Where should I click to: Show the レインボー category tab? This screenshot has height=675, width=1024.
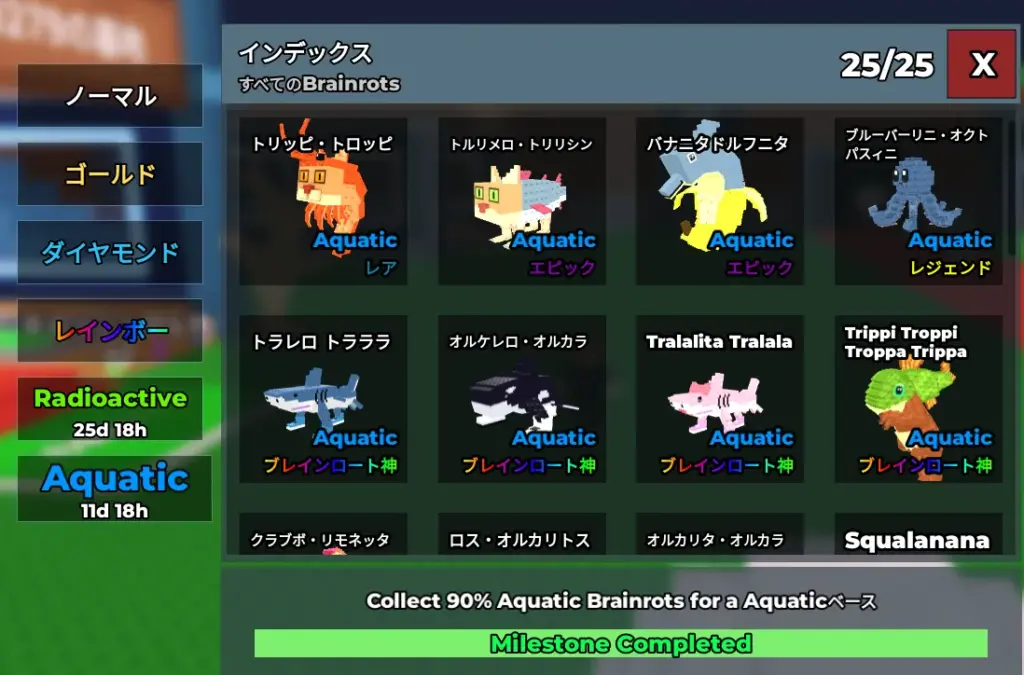tap(110, 330)
